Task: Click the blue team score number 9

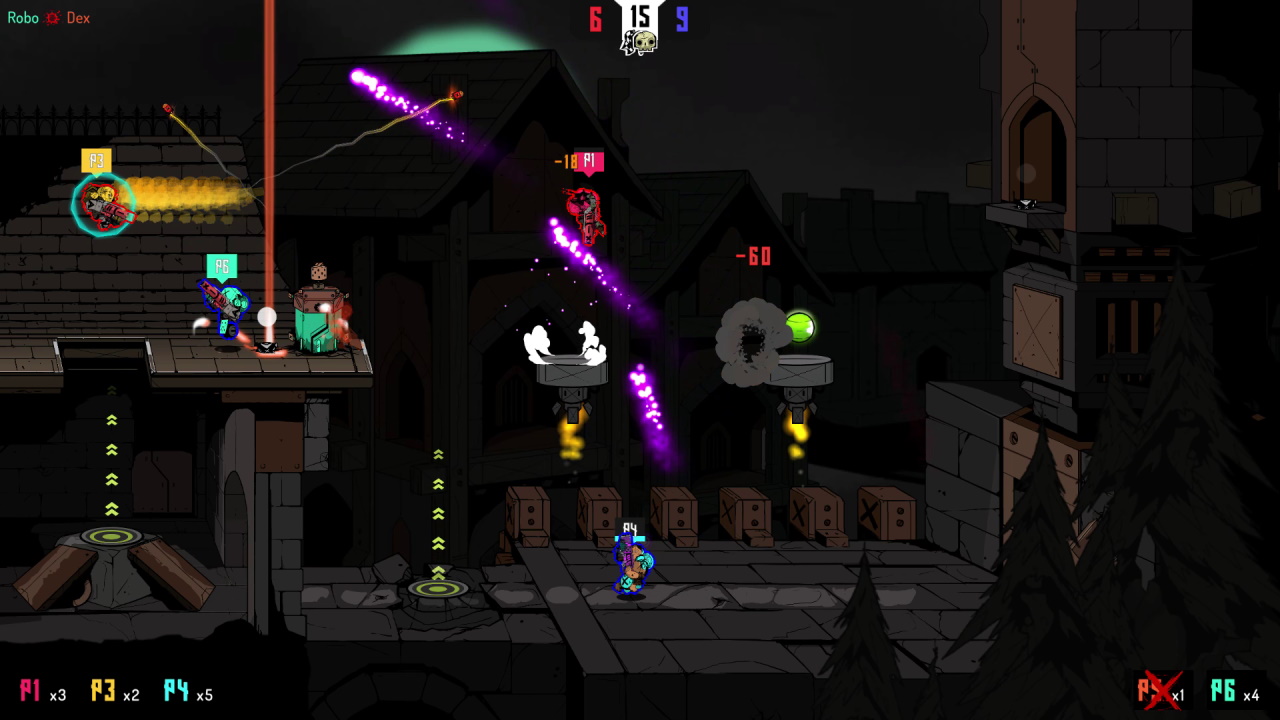Action: pyautogui.click(x=682, y=16)
